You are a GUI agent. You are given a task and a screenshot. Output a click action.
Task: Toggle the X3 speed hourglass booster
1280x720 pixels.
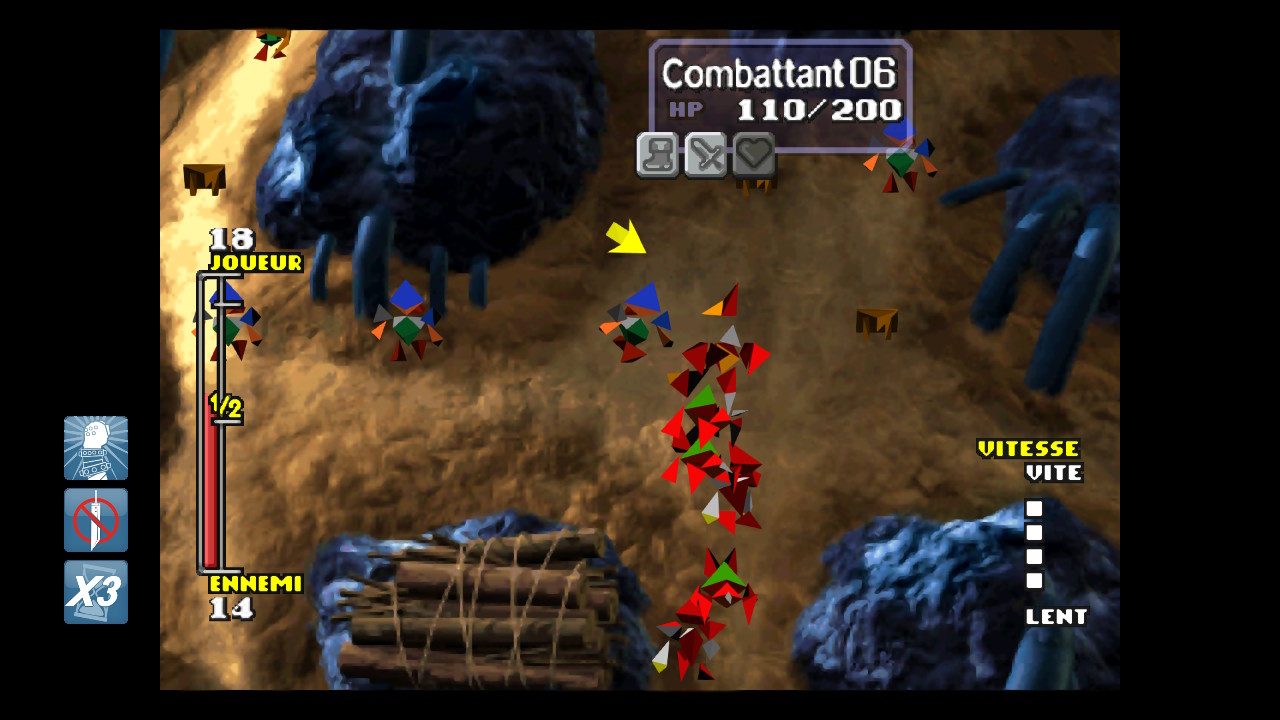(96, 592)
